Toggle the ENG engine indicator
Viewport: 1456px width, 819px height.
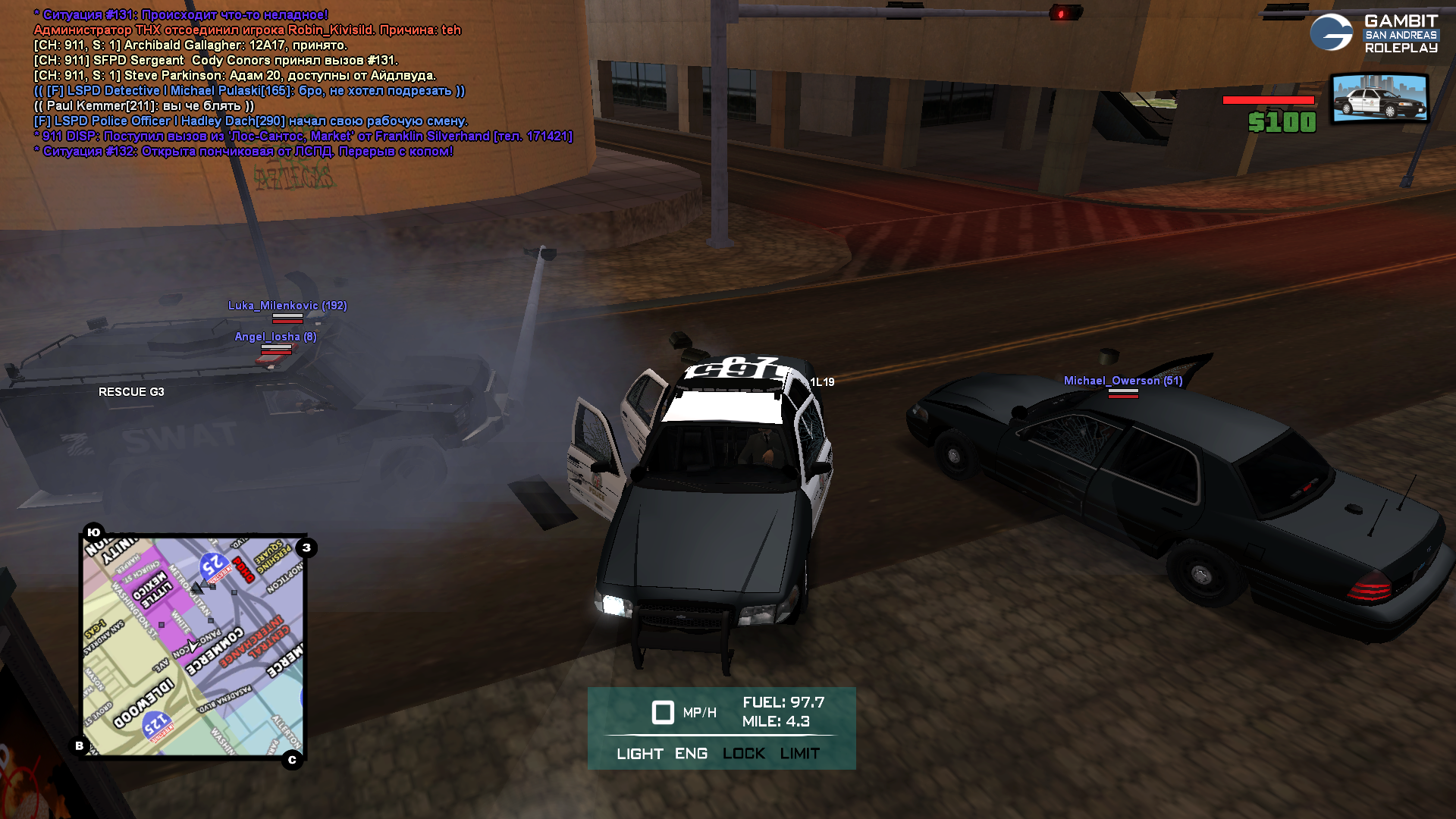click(x=691, y=754)
